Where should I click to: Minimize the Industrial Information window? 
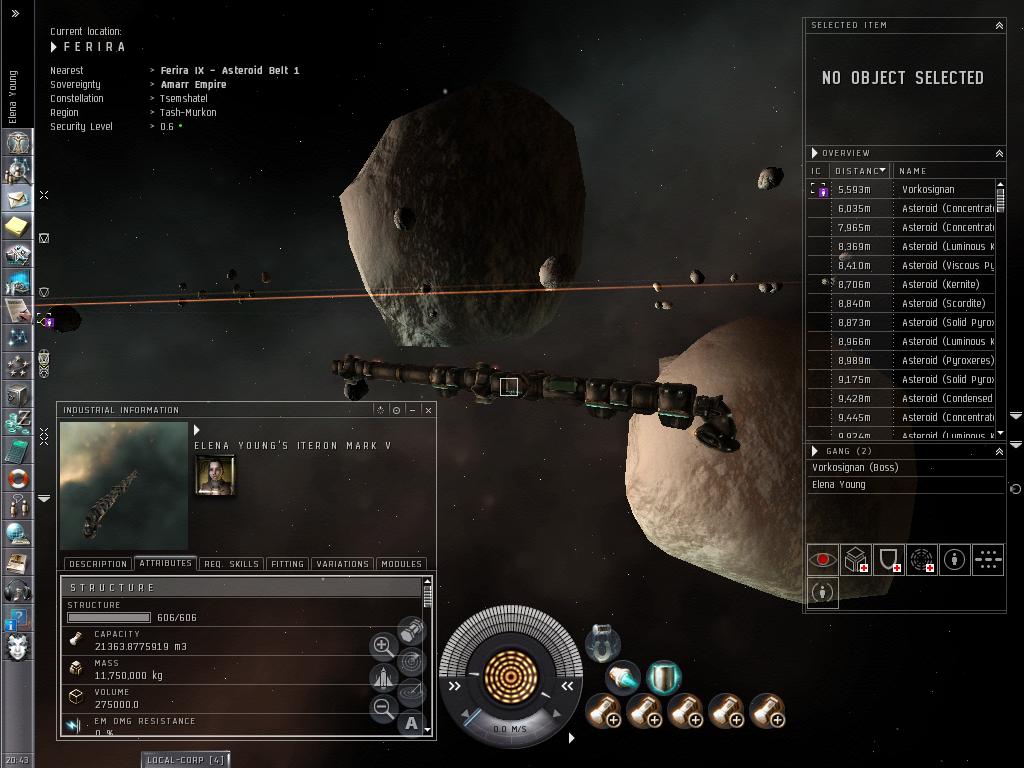coord(412,410)
